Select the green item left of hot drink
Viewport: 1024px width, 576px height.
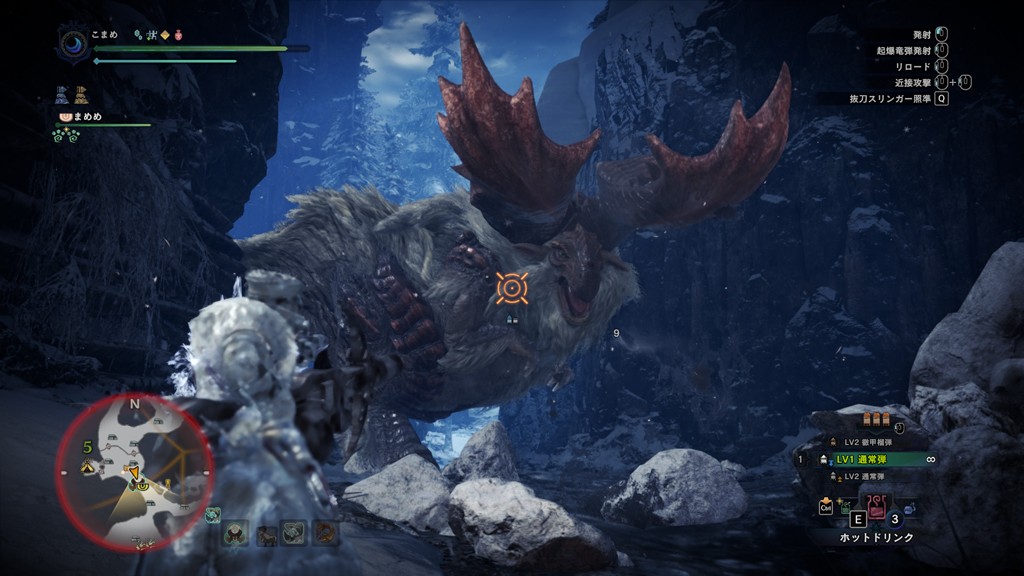click(x=847, y=506)
